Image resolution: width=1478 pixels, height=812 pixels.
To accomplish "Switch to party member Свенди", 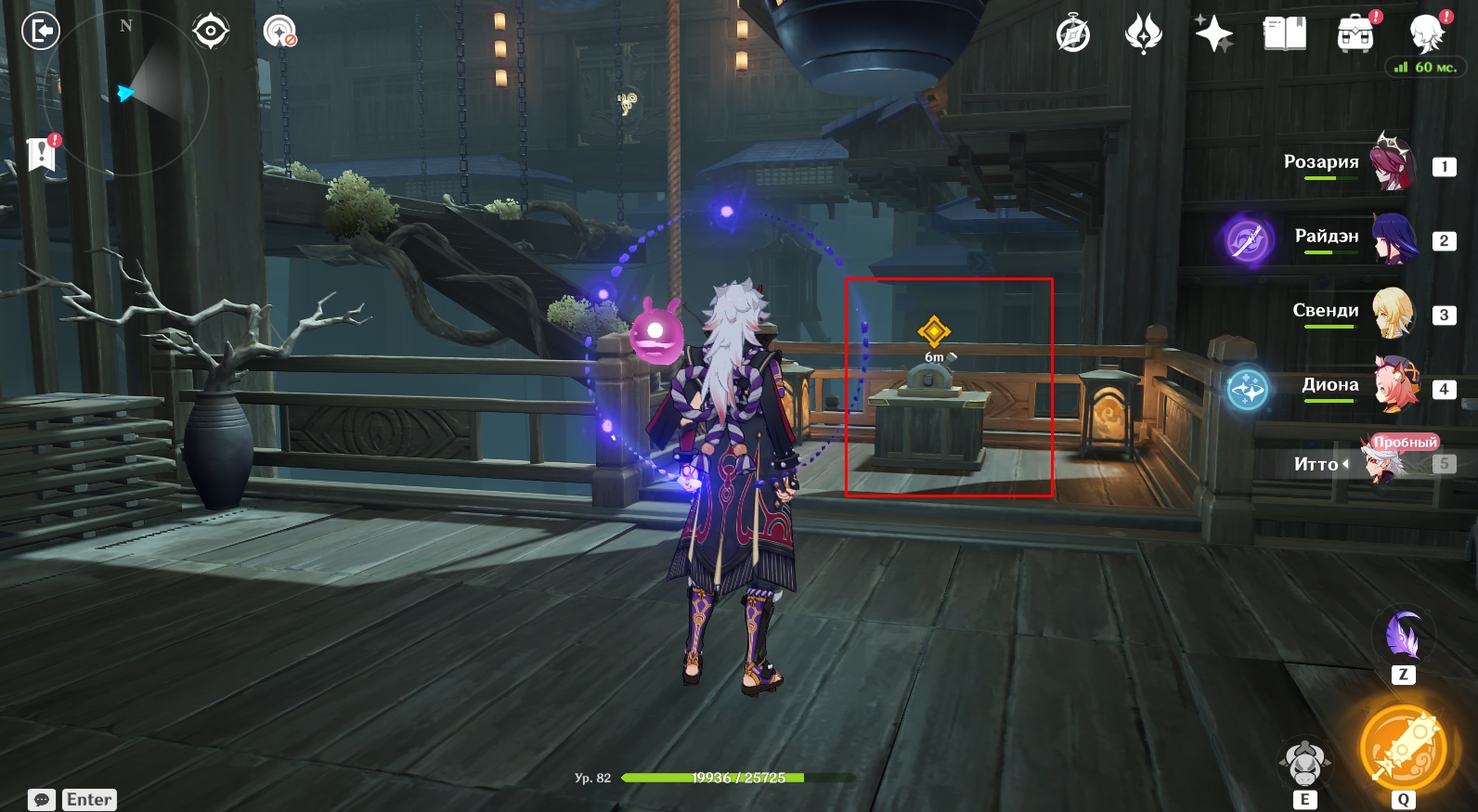I will click(1392, 313).
